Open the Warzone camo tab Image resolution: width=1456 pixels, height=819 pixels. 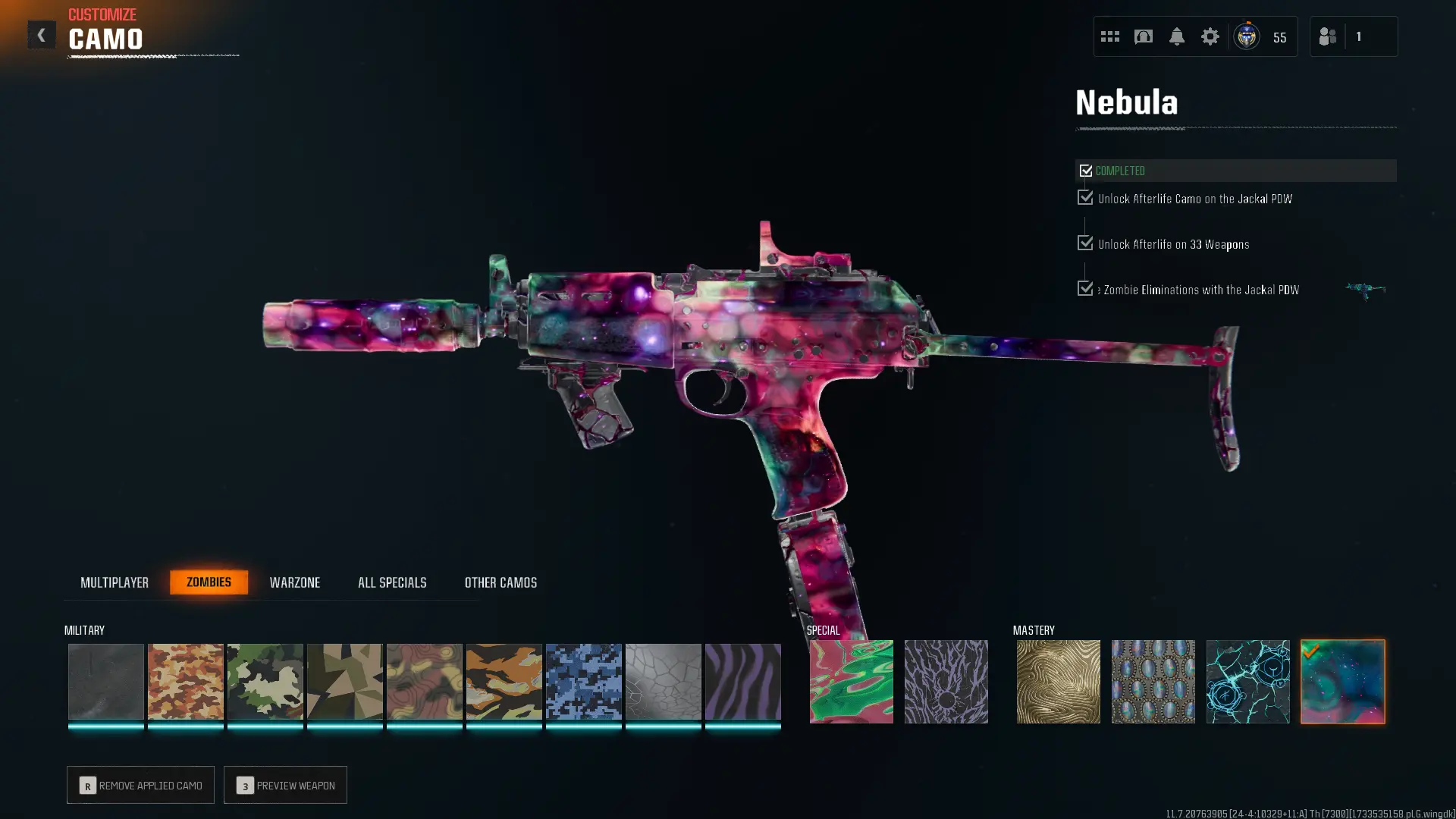(295, 582)
